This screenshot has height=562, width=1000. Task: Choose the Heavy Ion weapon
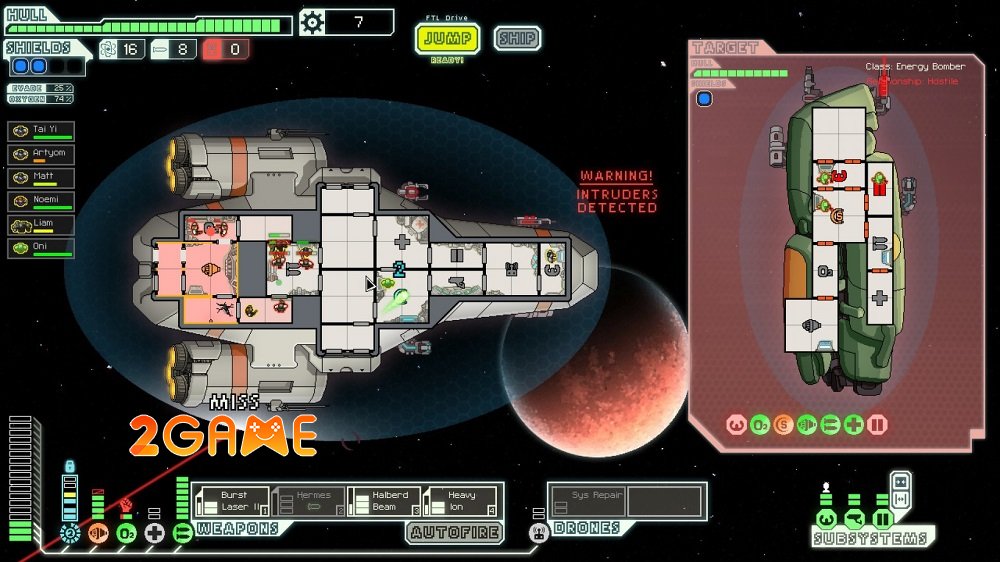(460, 501)
